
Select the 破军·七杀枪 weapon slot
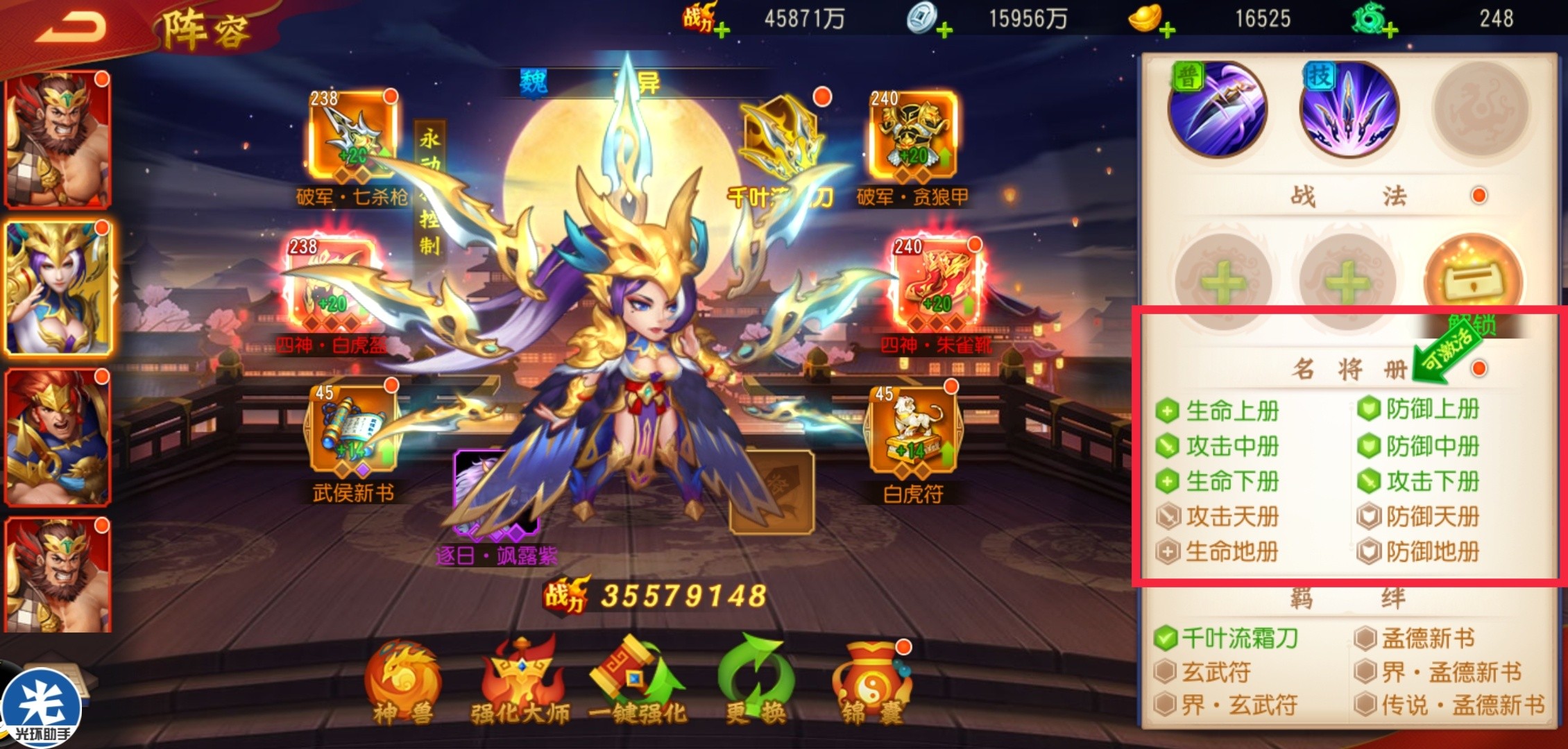coord(353,137)
